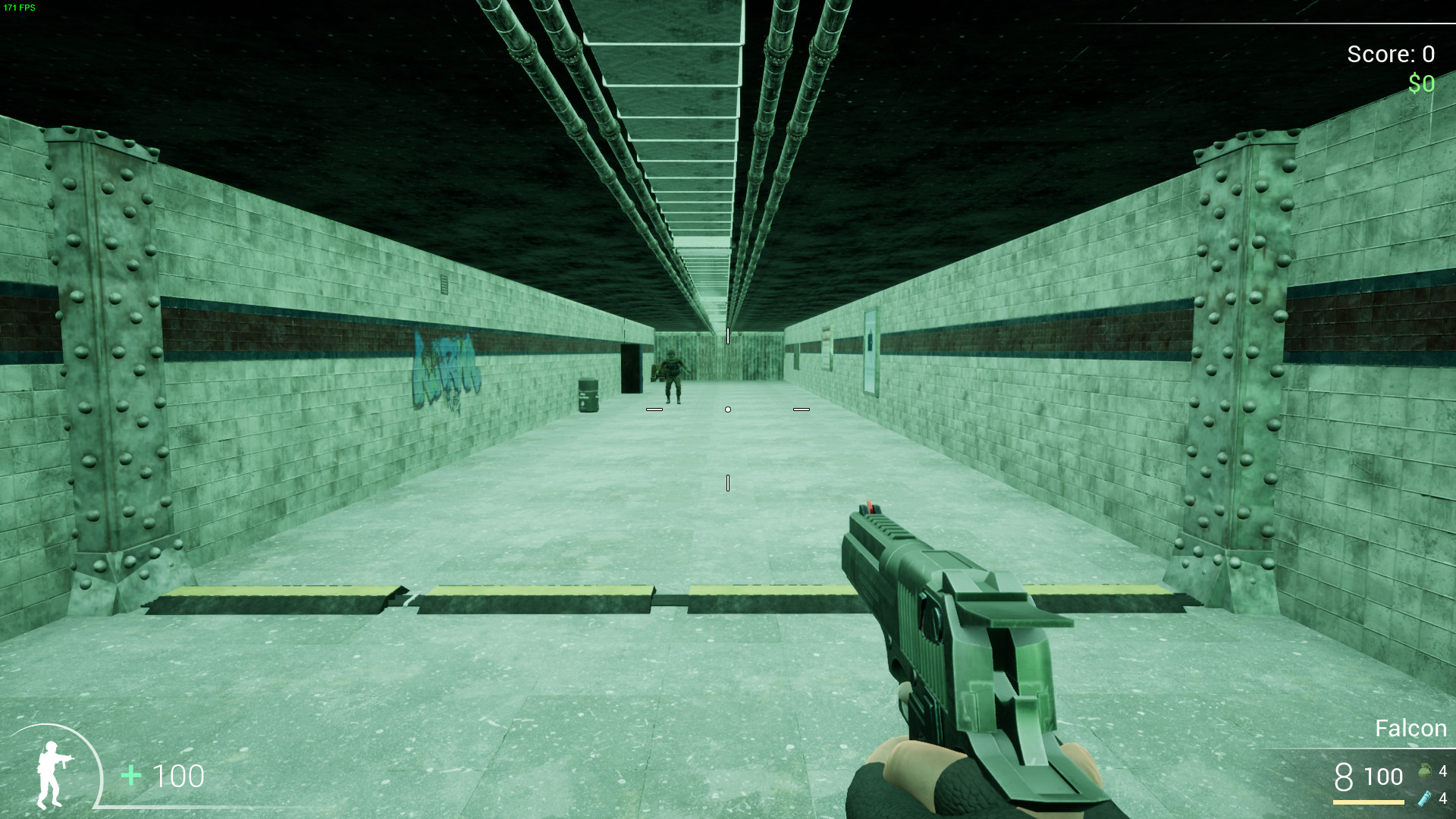Screen dimensions: 1456x819
Task: Click the yellow ammo reserve bar
Action: 1369,802
